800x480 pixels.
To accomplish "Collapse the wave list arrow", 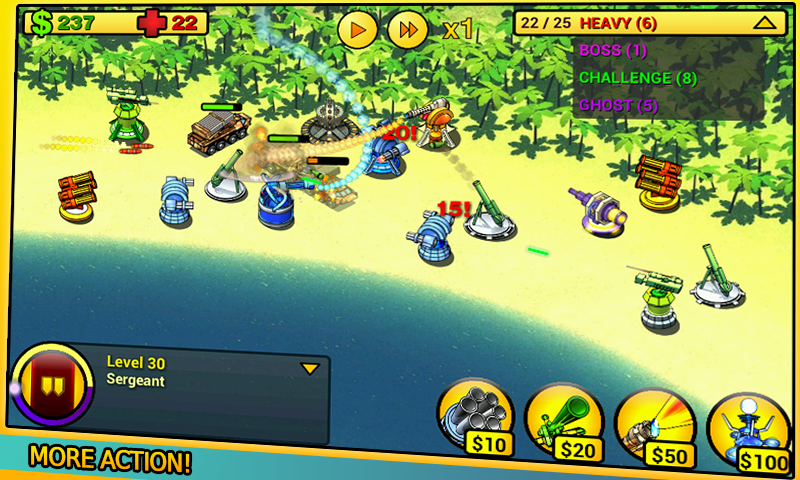I will click(x=764, y=22).
